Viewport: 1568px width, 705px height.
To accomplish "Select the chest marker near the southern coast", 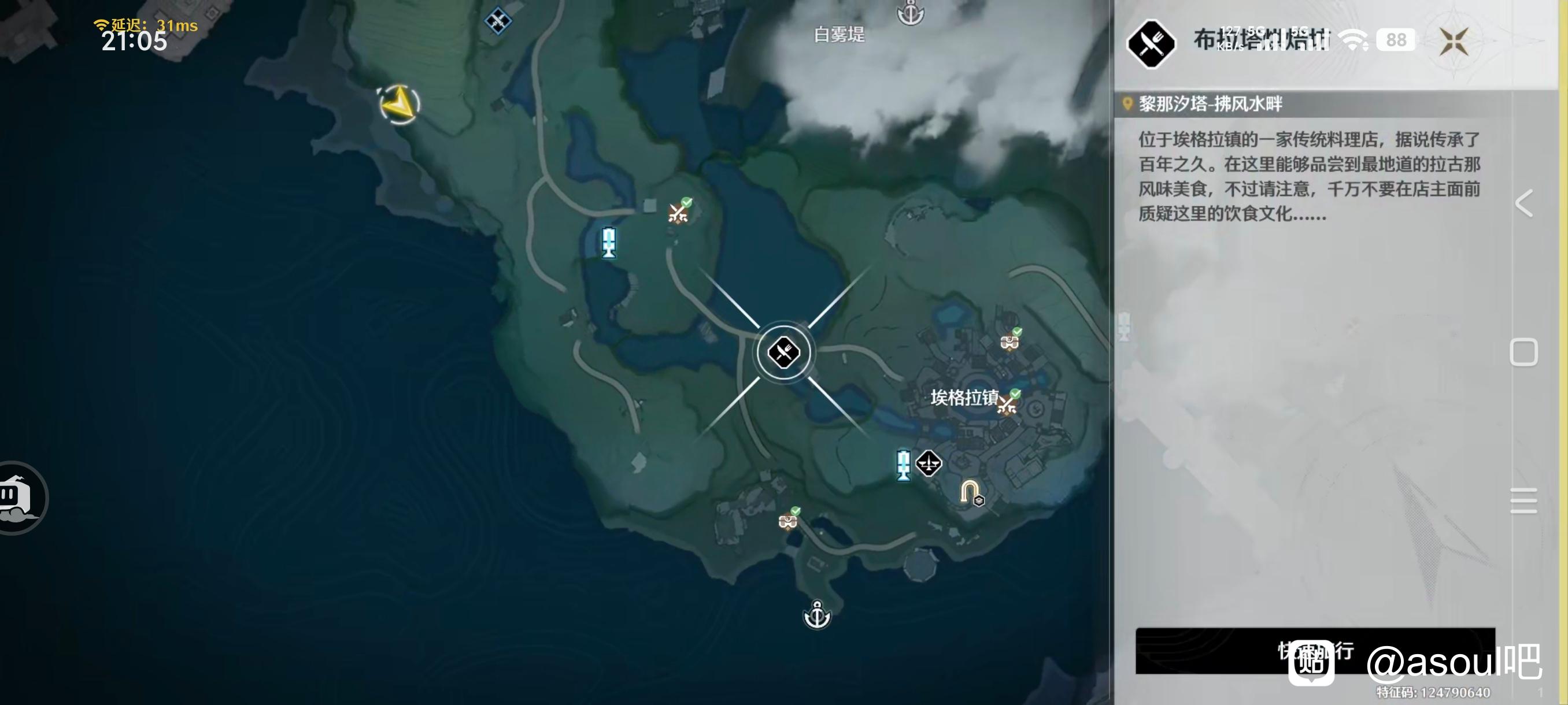I will pos(788,521).
